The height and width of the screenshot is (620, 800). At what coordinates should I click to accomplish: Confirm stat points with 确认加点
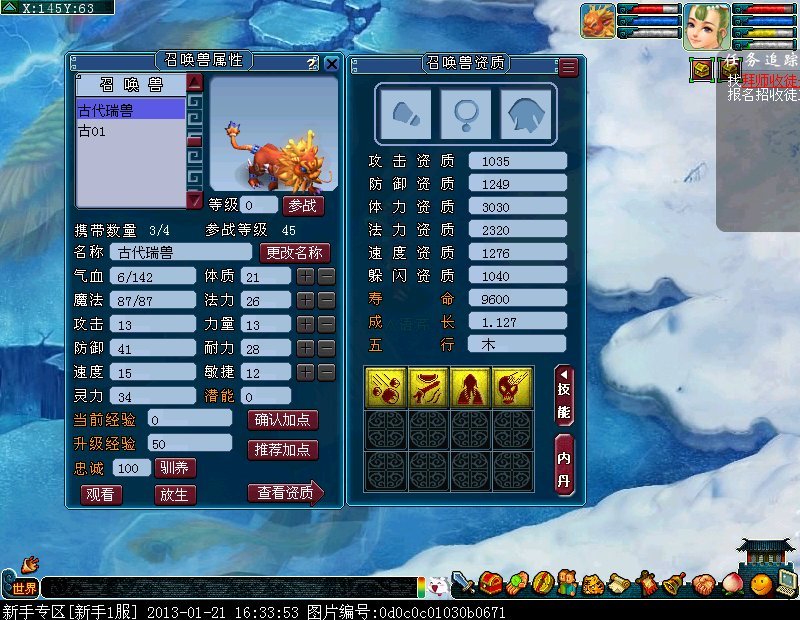click(x=282, y=419)
